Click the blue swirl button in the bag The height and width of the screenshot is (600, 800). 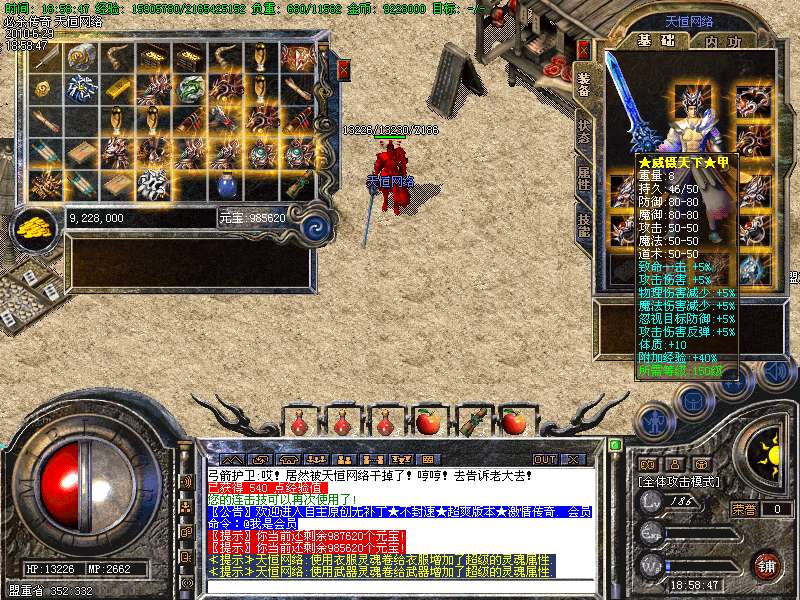click(x=315, y=225)
